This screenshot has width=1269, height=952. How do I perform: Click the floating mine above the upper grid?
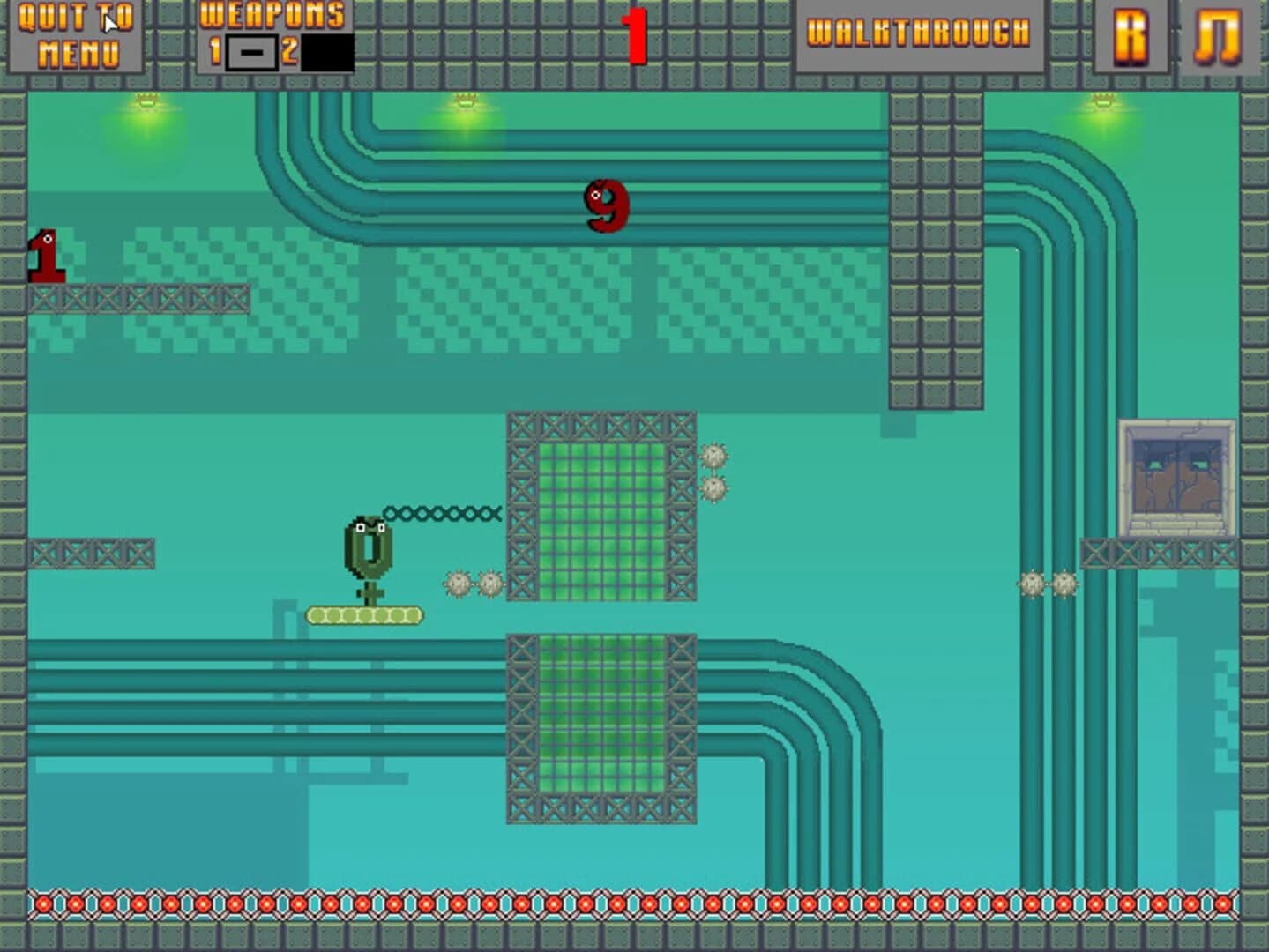point(714,456)
